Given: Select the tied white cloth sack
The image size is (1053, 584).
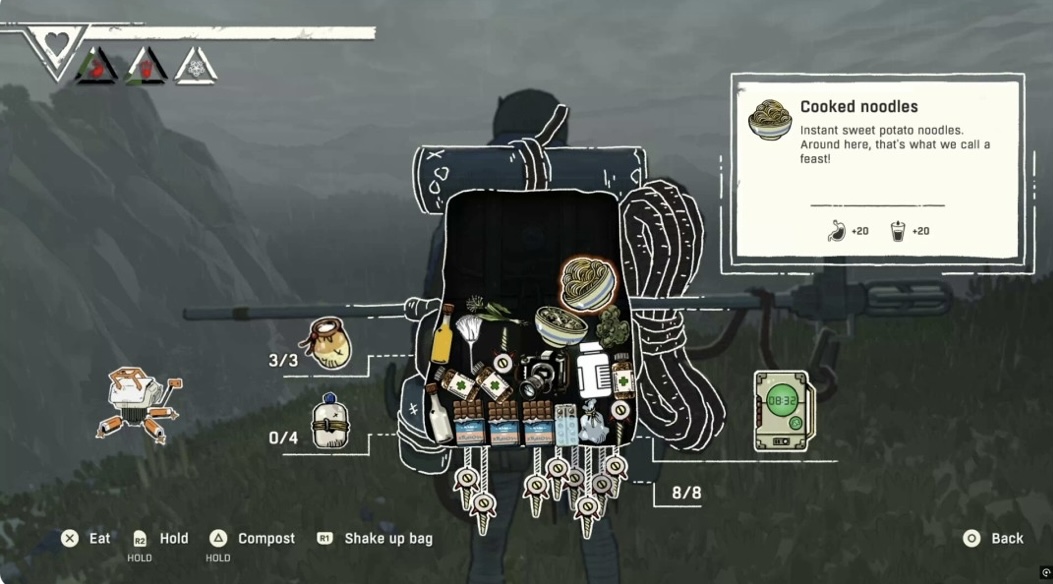Looking at the screenshot, I should (x=591, y=421).
